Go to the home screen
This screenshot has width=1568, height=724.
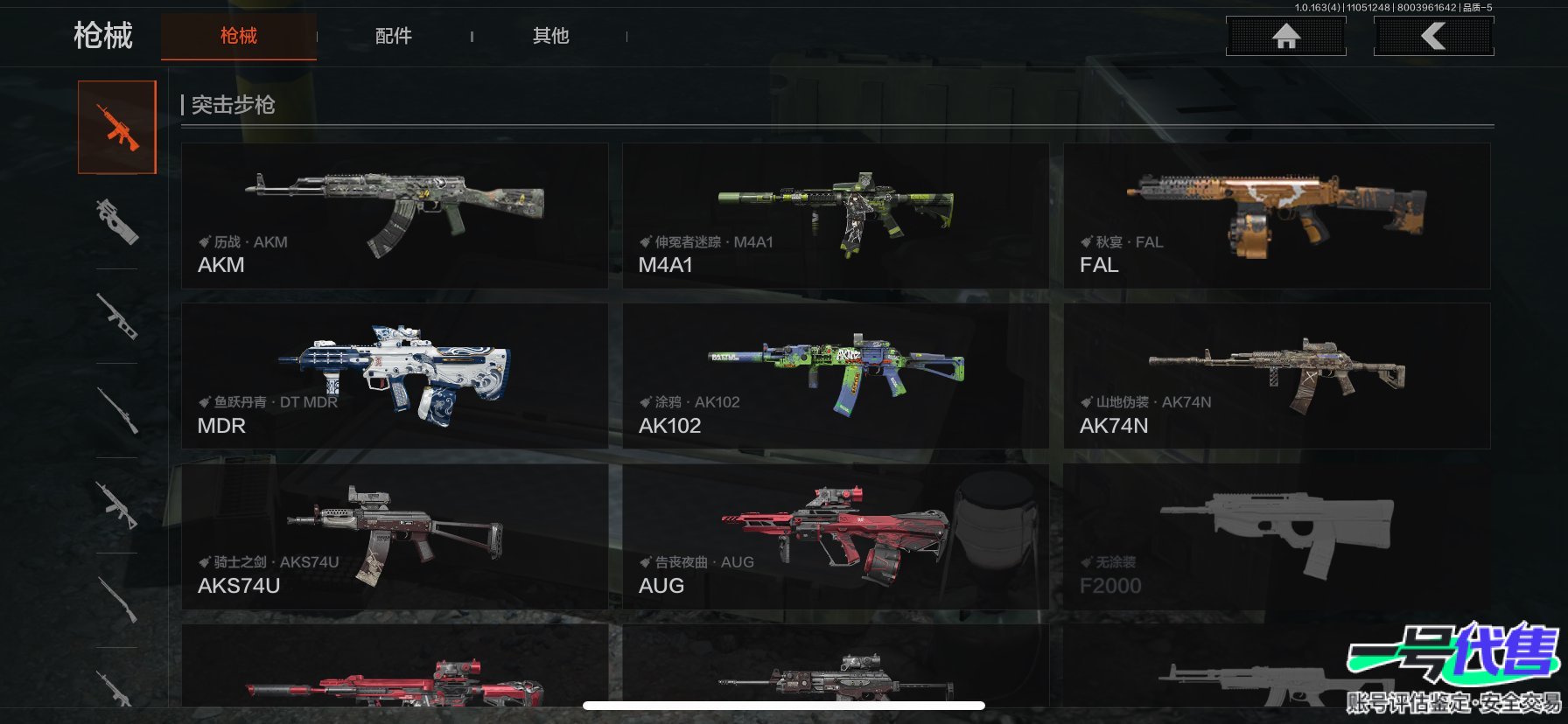(1285, 36)
